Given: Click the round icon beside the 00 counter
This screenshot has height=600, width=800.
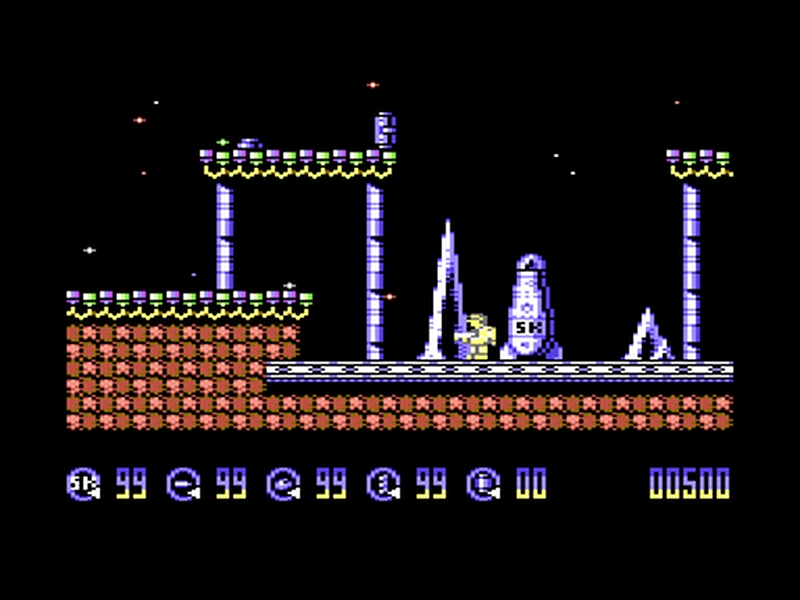Looking at the screenshot, I should pyautogui.click(x=484, y=484).
